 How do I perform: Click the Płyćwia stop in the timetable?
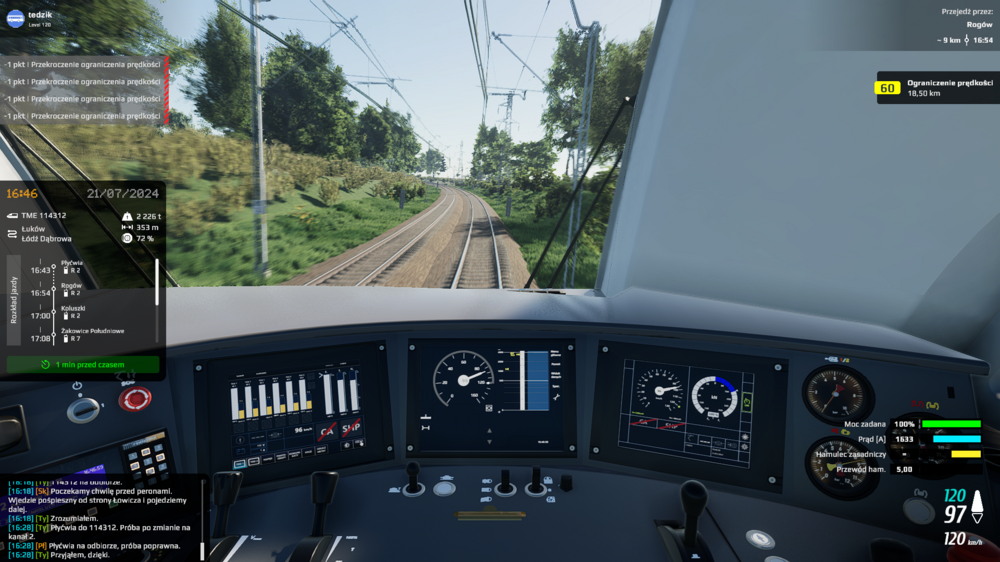coord(71,266)
